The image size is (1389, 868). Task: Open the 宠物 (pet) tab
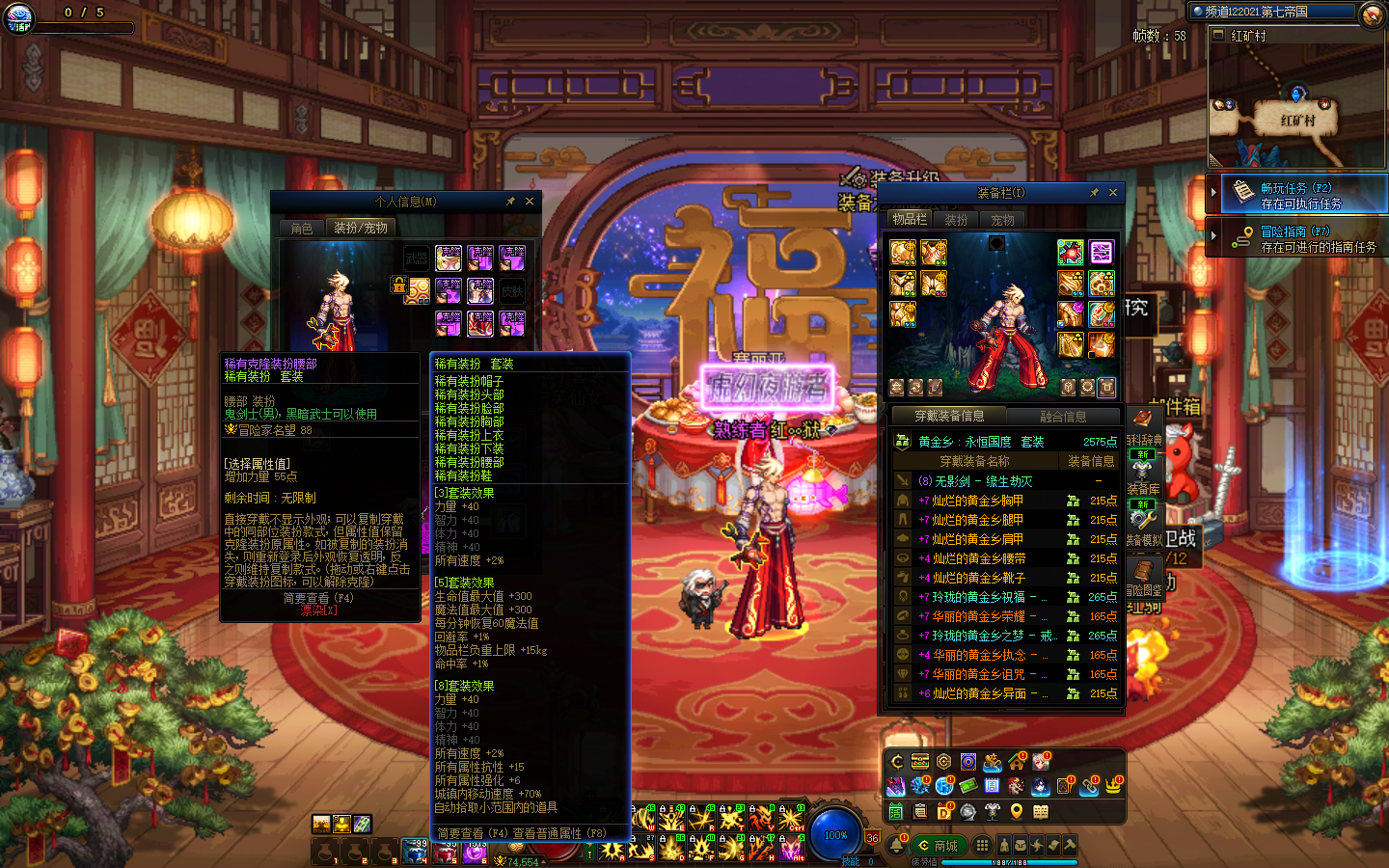[x=1003, y=220]
